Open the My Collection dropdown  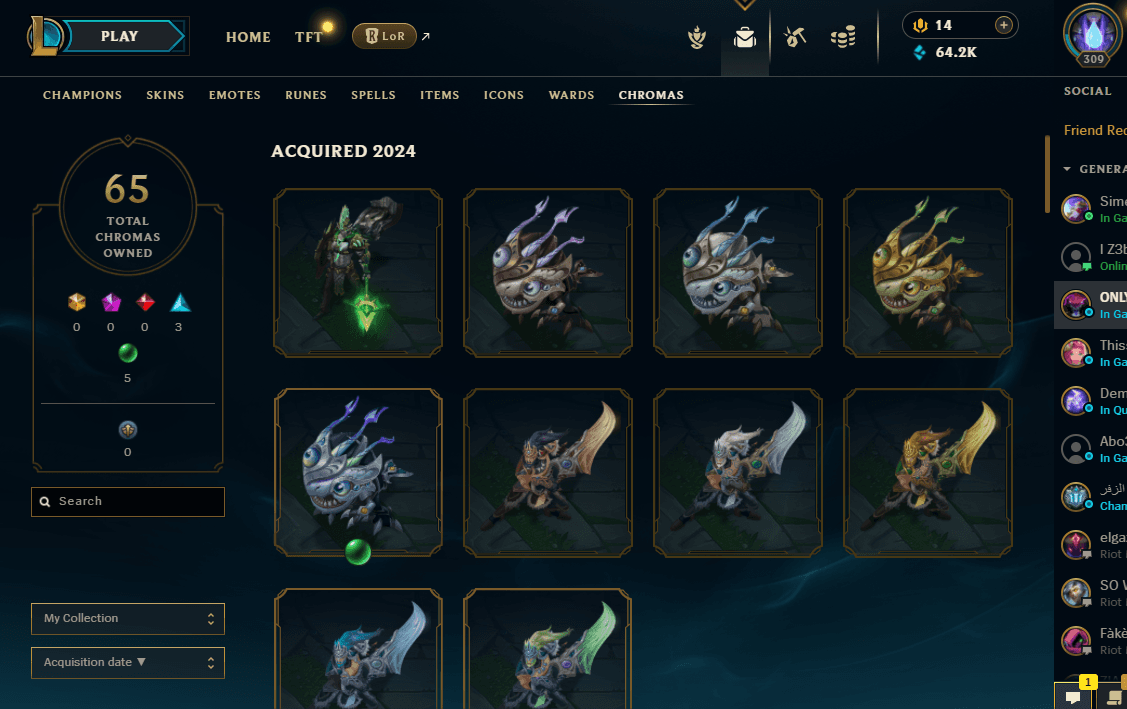[128, 619]
